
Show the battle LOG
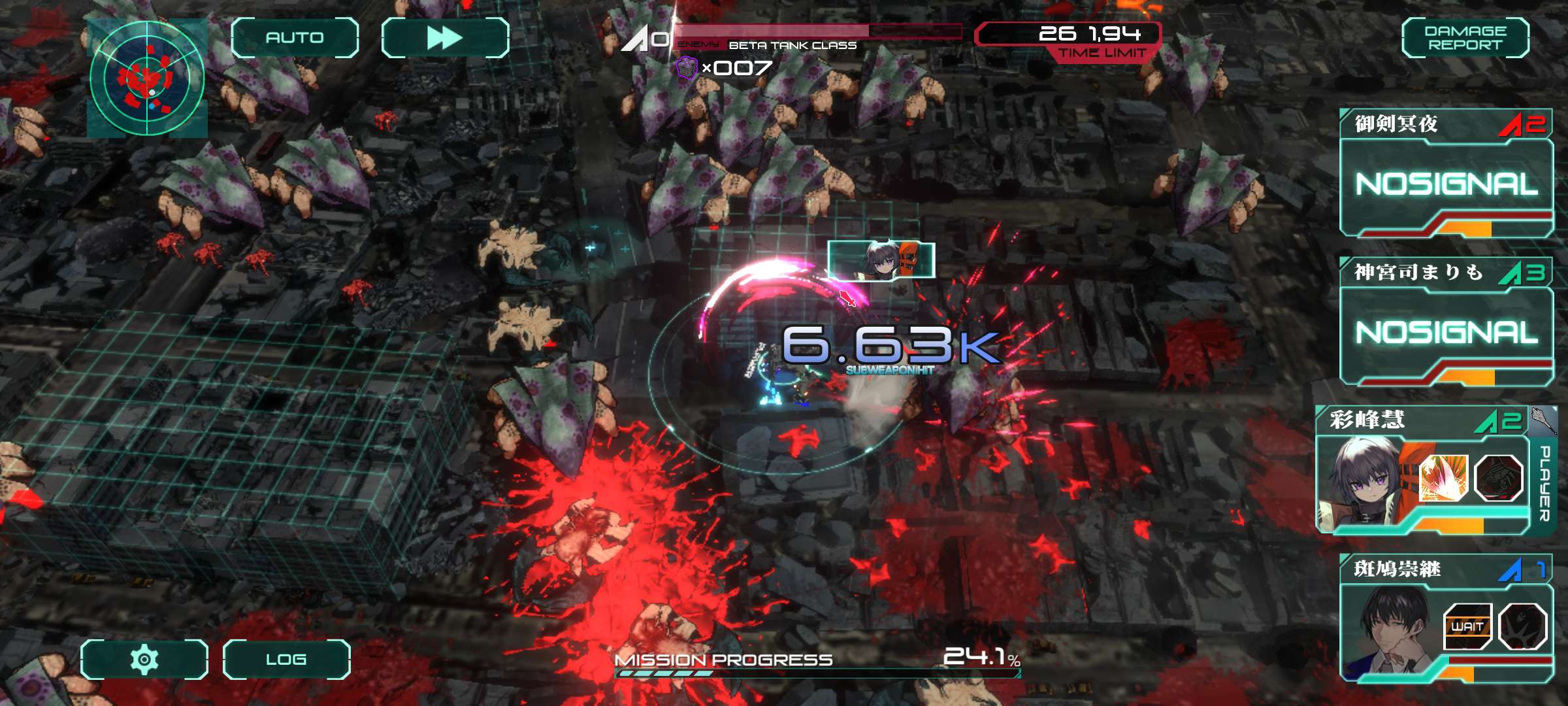coord(286,659)
